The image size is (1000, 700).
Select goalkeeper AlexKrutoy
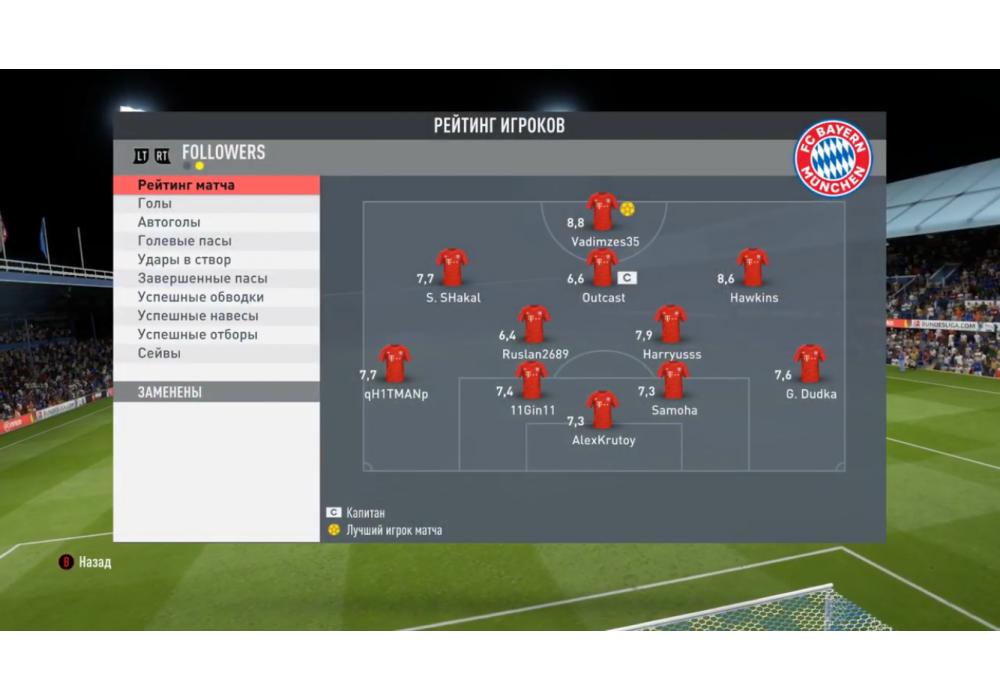point(602,410)
